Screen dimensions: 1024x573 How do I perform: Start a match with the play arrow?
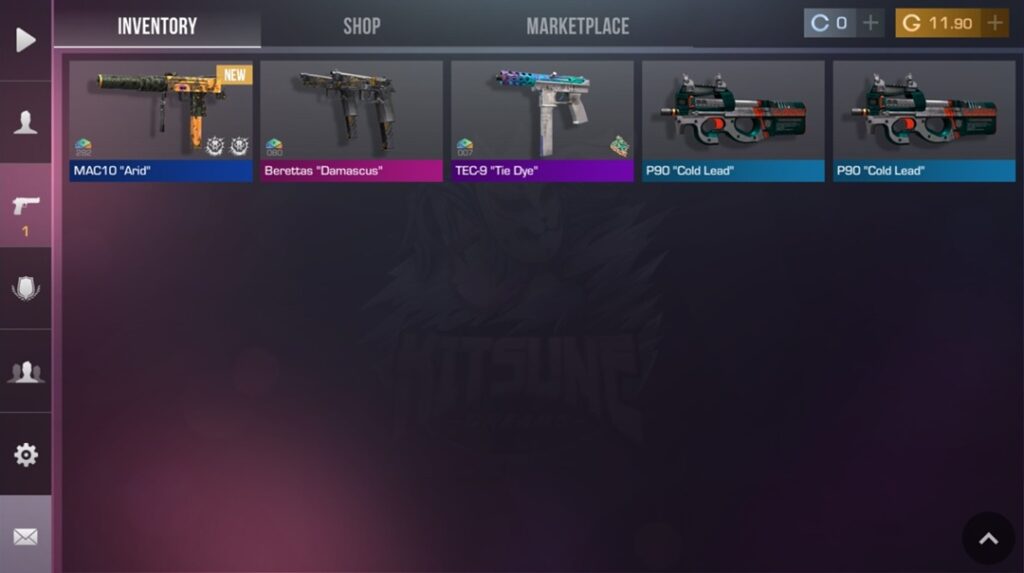point(26,40)
